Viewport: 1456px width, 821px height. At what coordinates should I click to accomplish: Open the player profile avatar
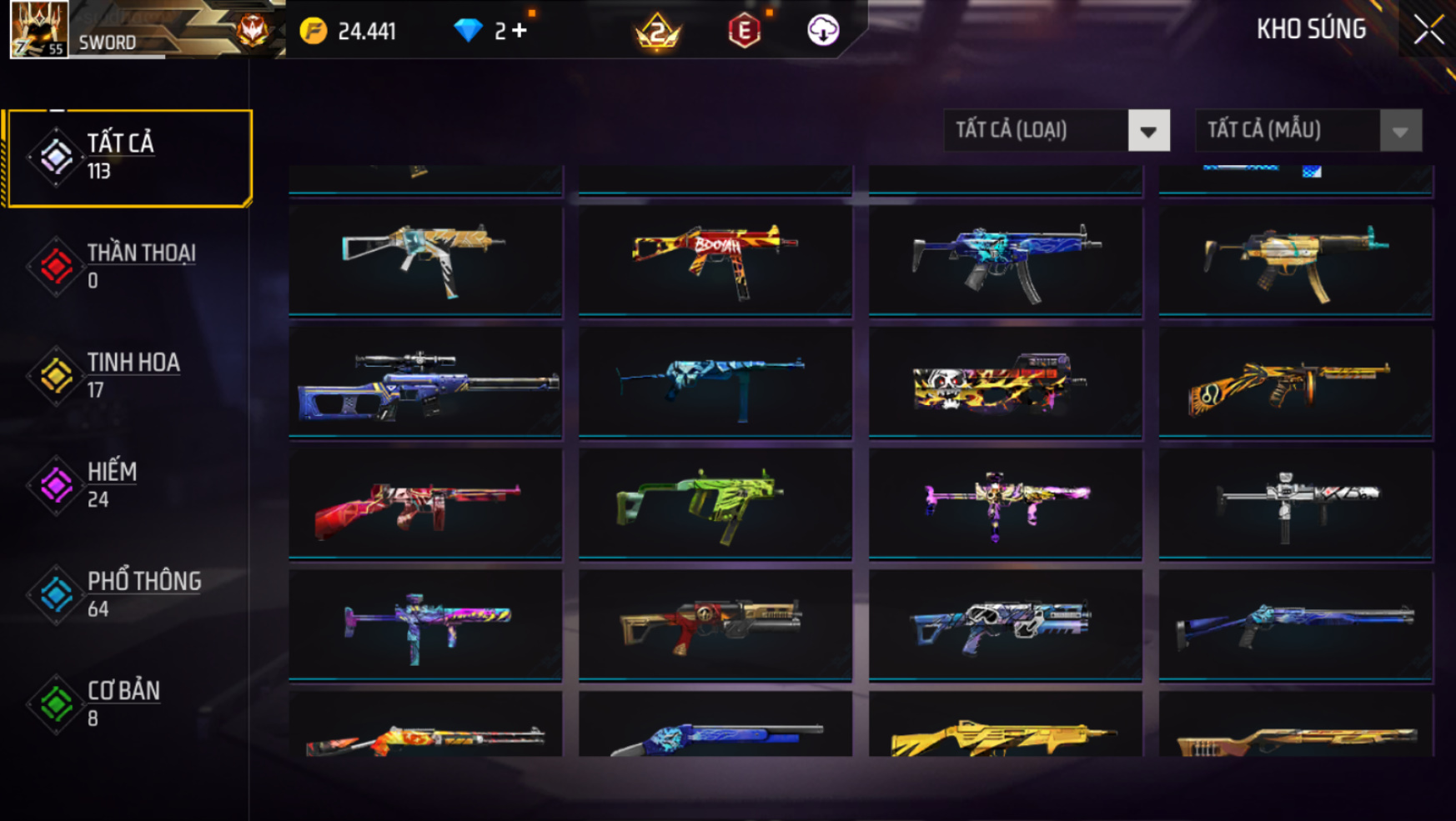coord(38,29)
